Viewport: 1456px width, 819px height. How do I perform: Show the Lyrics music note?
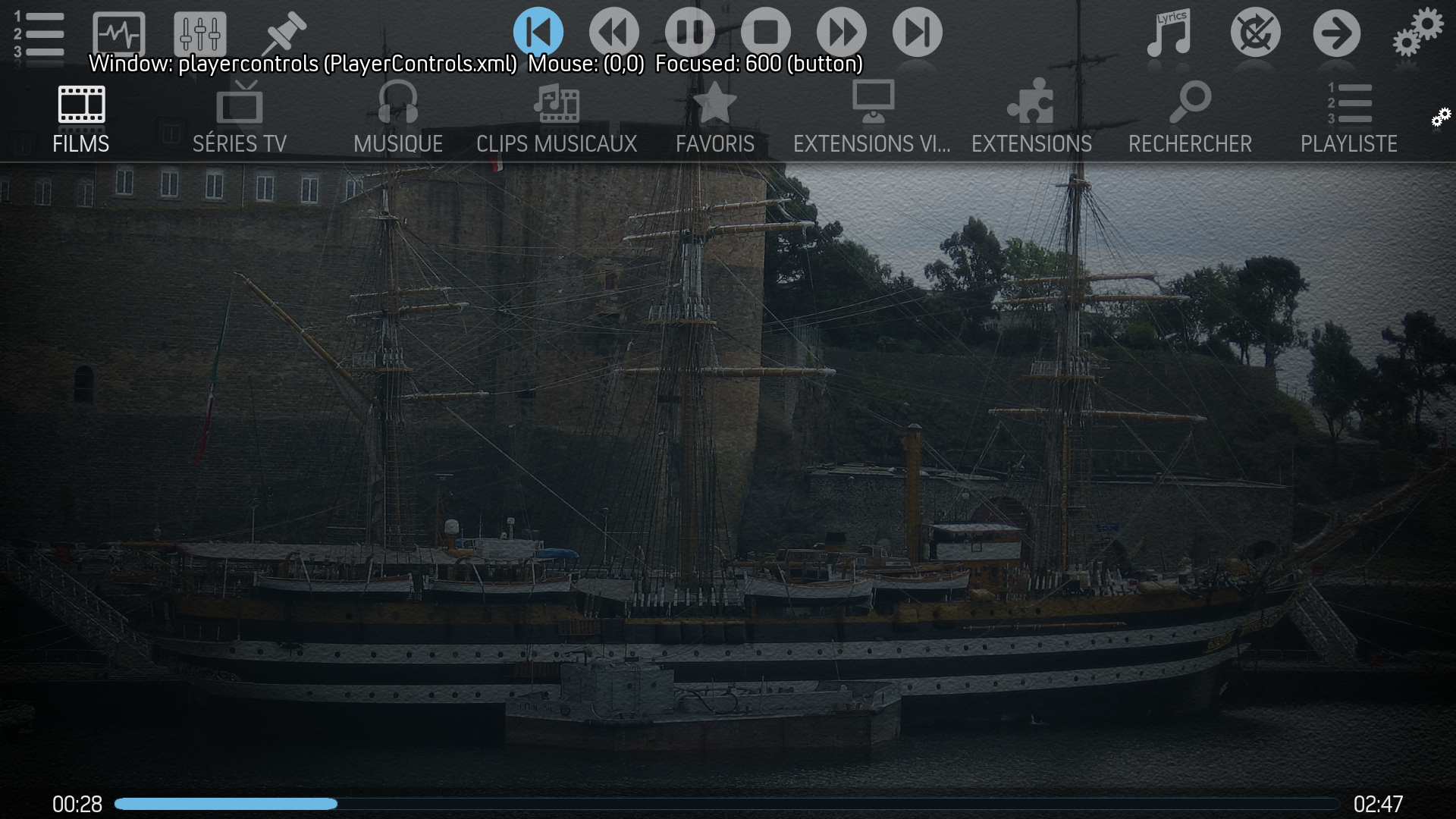[x=1169, y=34]
